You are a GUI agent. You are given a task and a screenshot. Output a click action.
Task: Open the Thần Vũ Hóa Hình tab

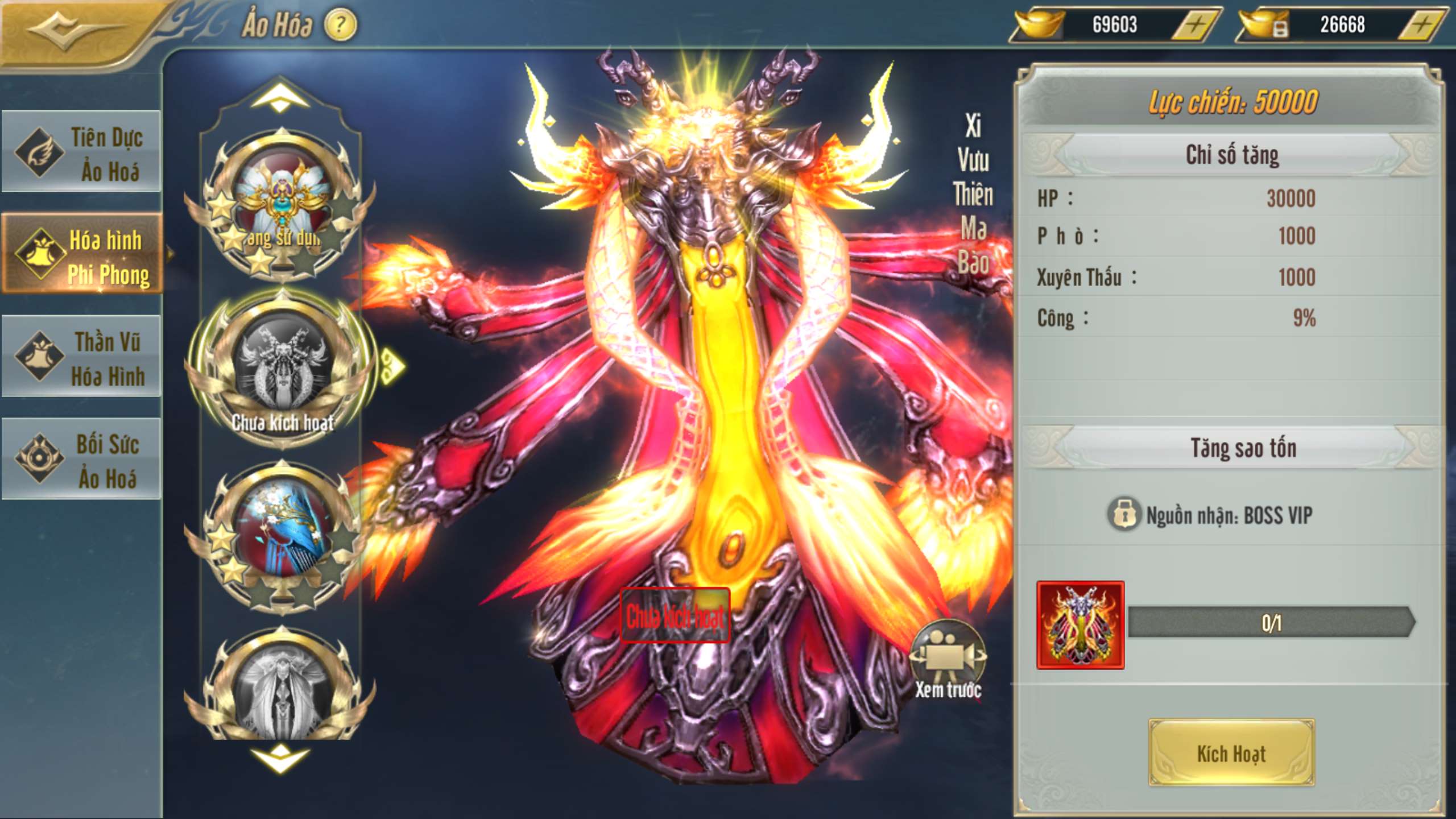82,358
